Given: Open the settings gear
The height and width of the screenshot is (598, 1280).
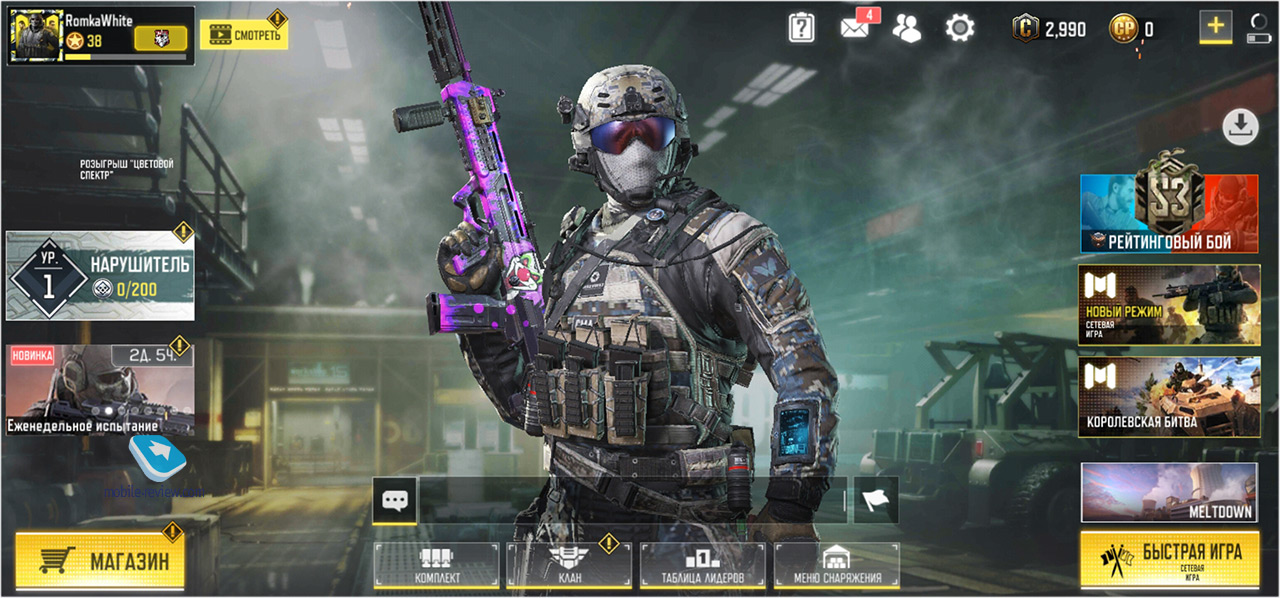Looking at the screenshot, I should (960, 28).
